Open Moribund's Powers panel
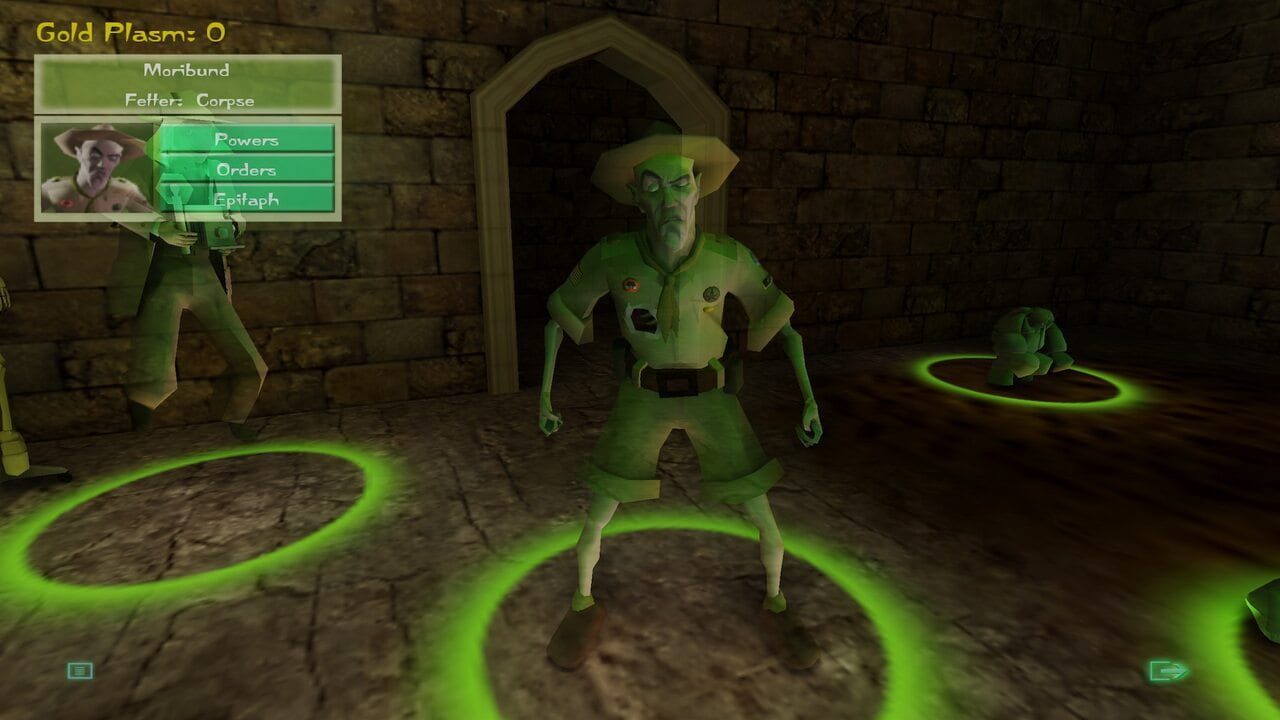This screenshot has width=1280, height=720. 248,141
